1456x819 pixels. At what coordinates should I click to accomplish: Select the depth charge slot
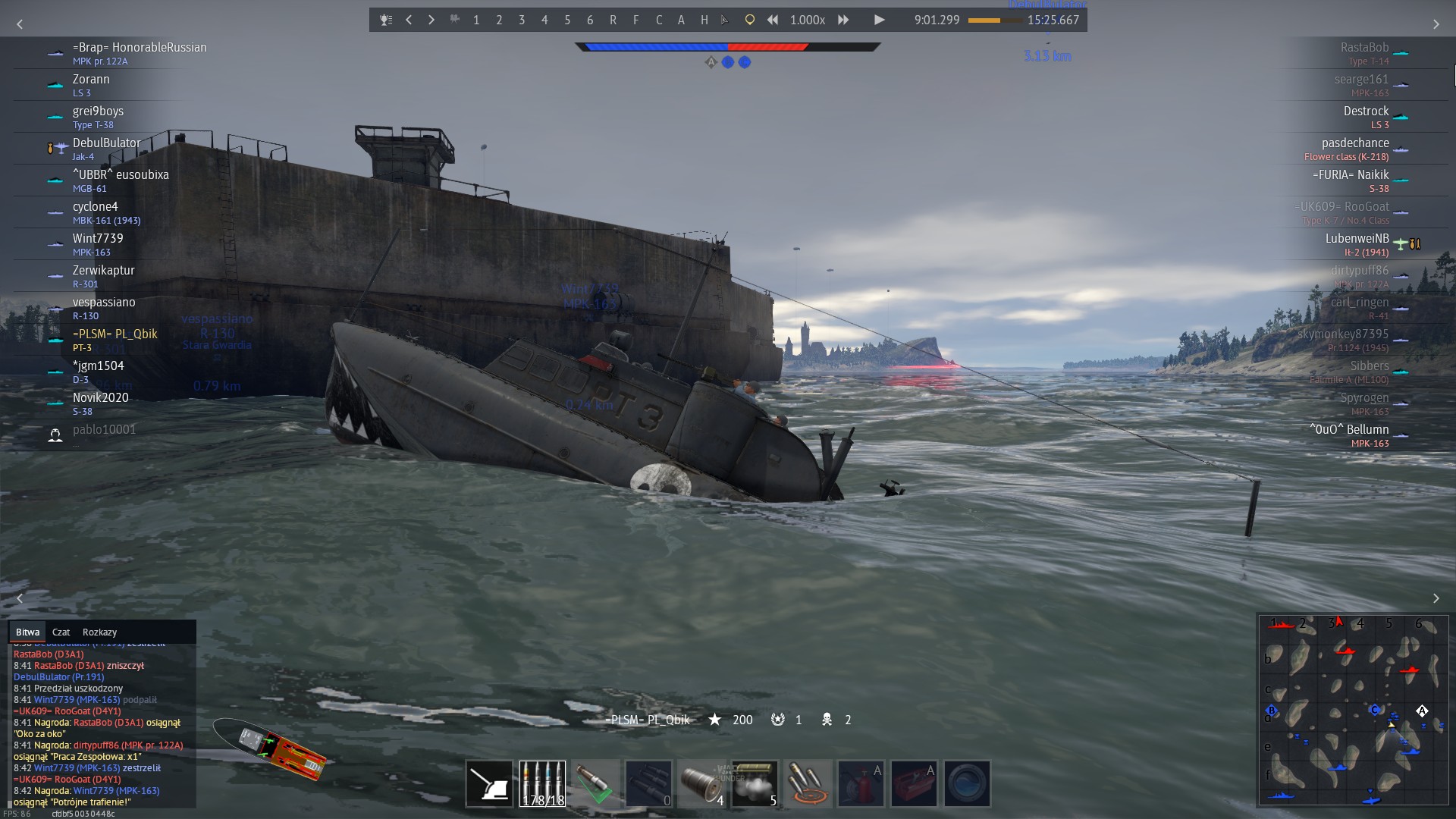point(701,783)
